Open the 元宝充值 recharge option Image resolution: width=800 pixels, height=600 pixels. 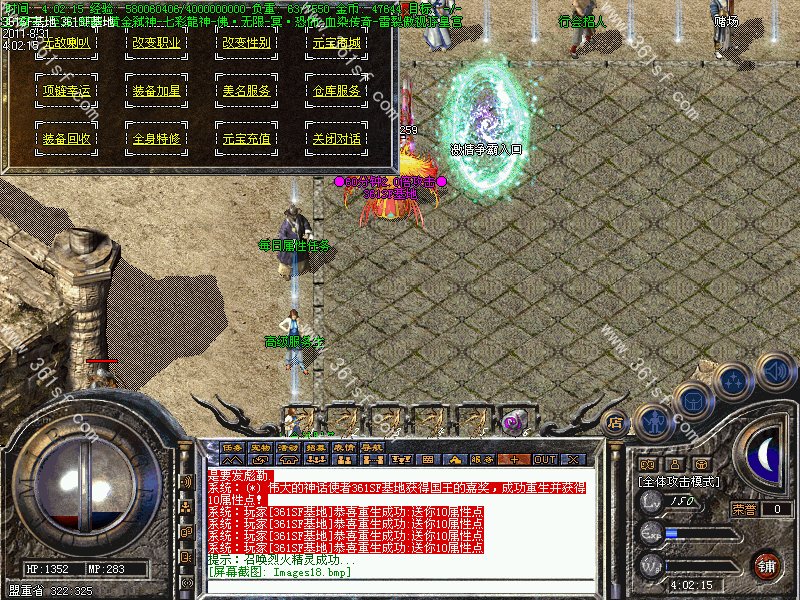pyautogui.click(x=247, y=139)
